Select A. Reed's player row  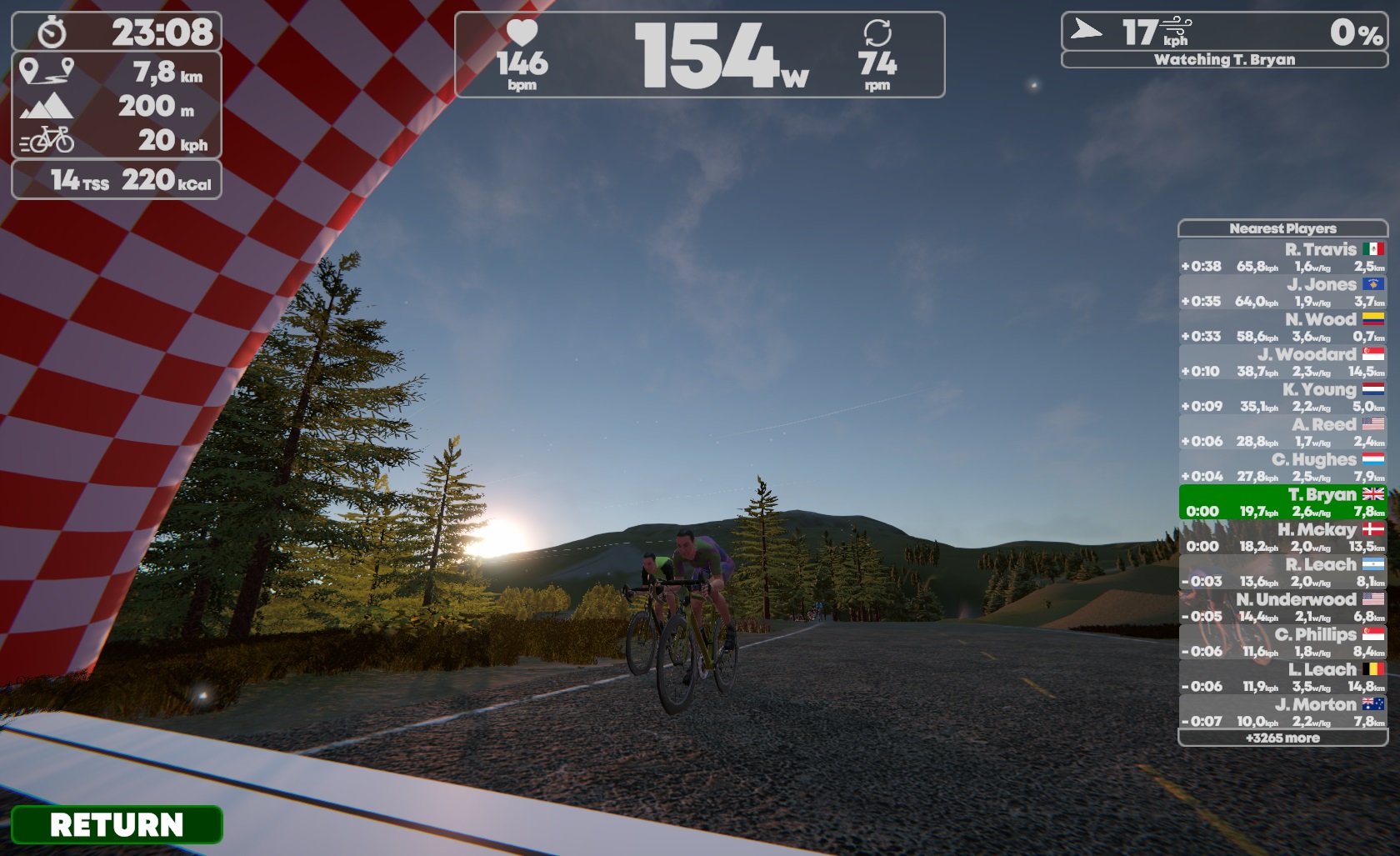click(x=1282, y=433)
